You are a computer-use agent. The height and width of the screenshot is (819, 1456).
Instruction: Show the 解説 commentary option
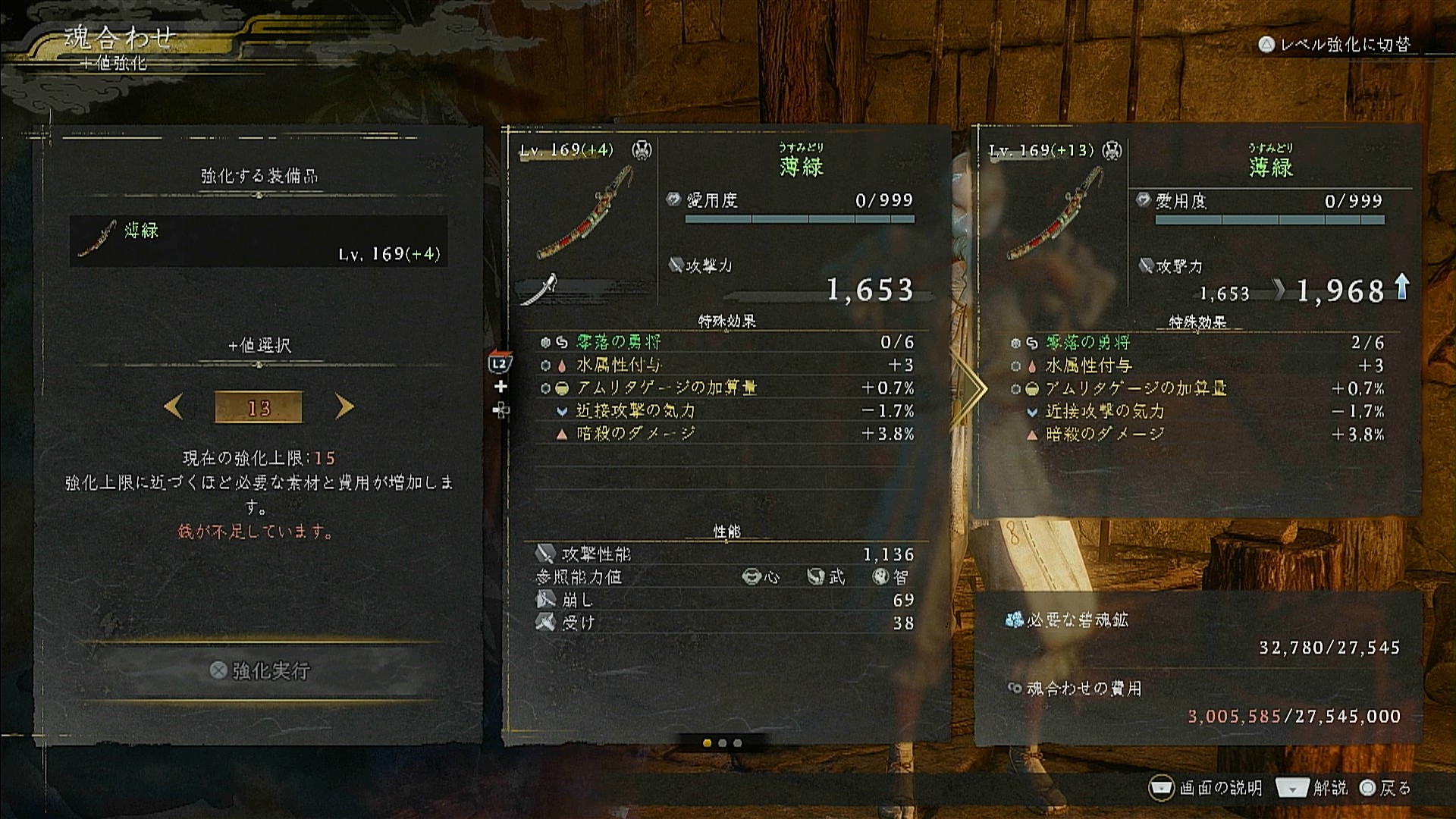coord(1313,789)
